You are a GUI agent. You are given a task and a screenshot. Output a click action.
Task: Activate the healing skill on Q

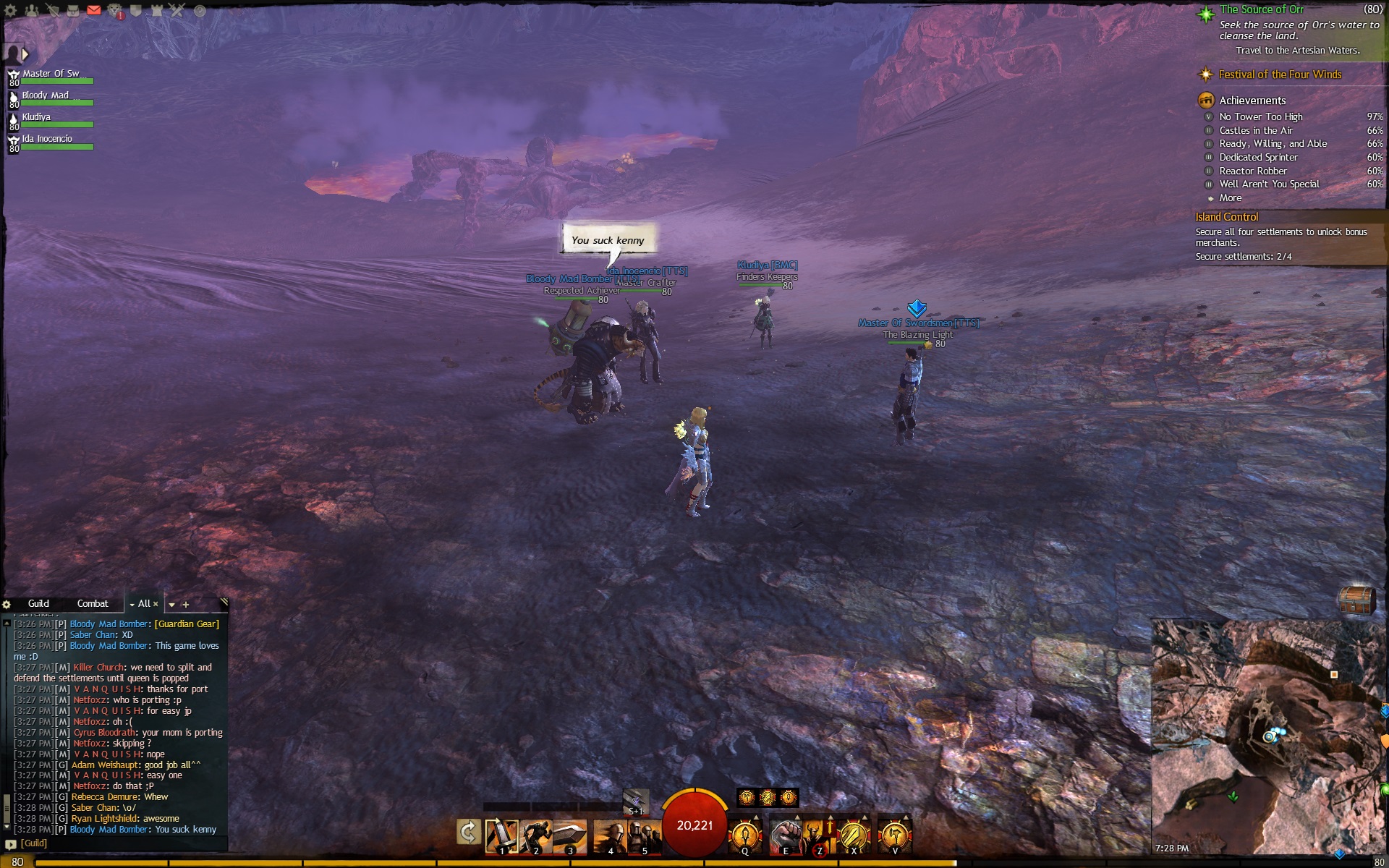pos(745,836)
